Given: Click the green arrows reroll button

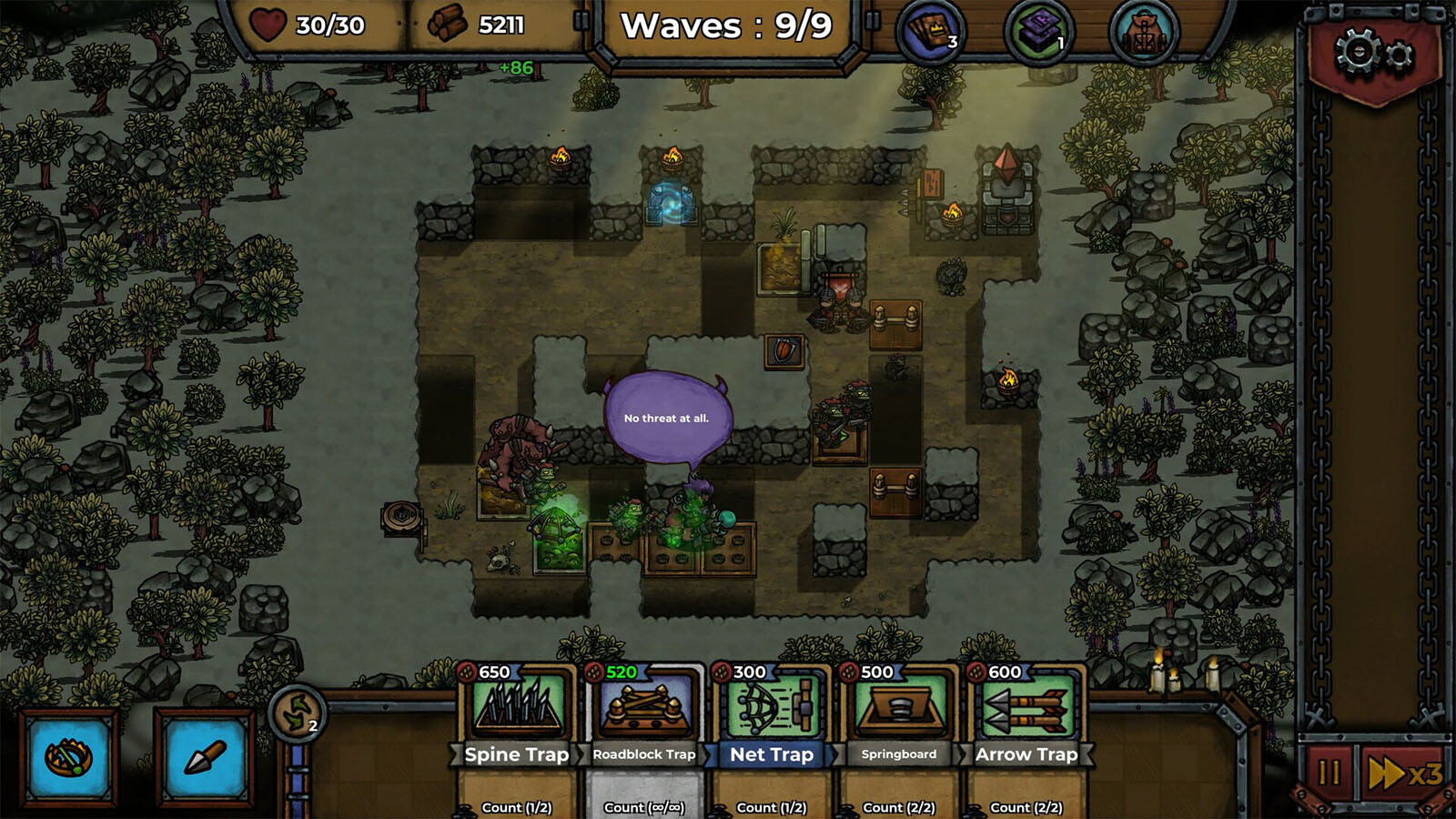Looking at the screenshot, I should click(298, 713).
